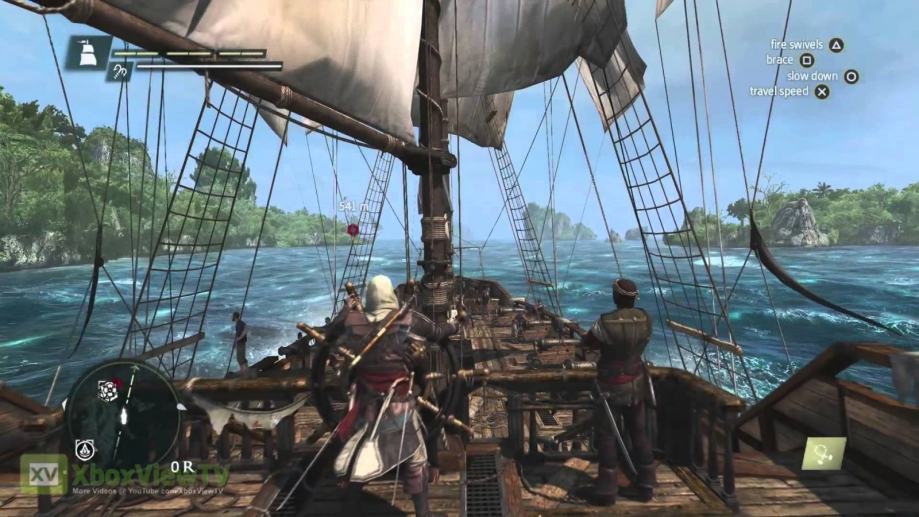Click the Assassin insignia beside the minimap
The height and width of the screenshot is (517, 919).
(x=83, y=449)
